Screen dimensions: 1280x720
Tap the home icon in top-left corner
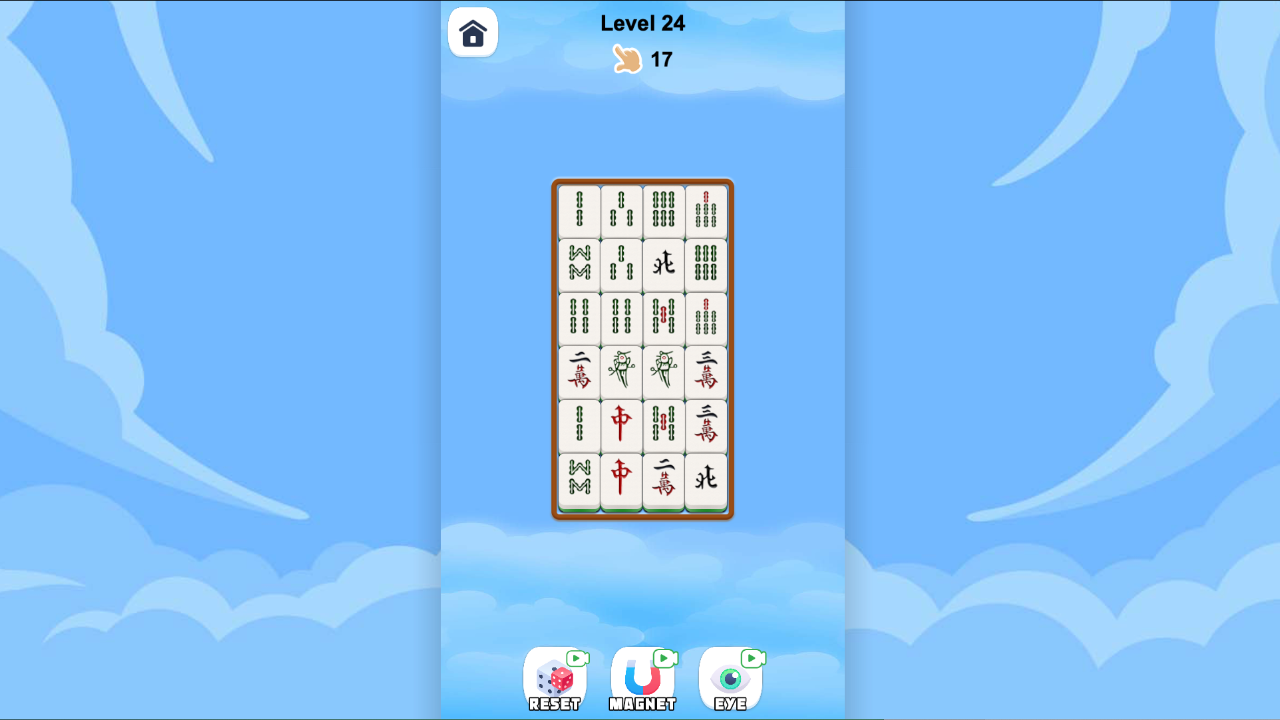472,31
